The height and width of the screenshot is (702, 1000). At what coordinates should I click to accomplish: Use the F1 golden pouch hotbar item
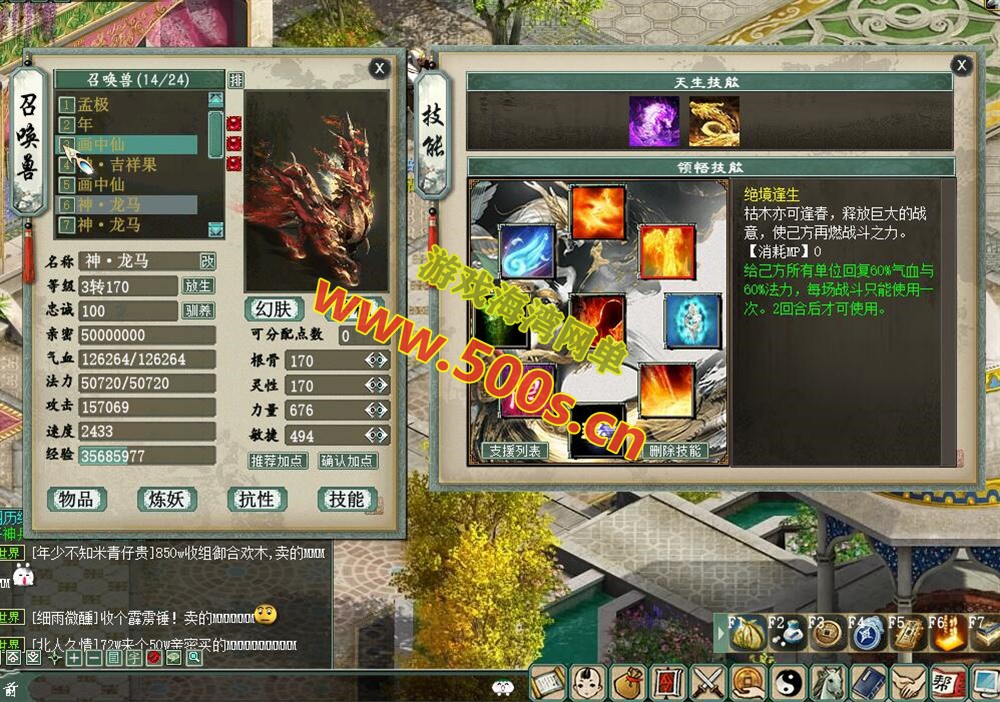(x=746, y=637)
